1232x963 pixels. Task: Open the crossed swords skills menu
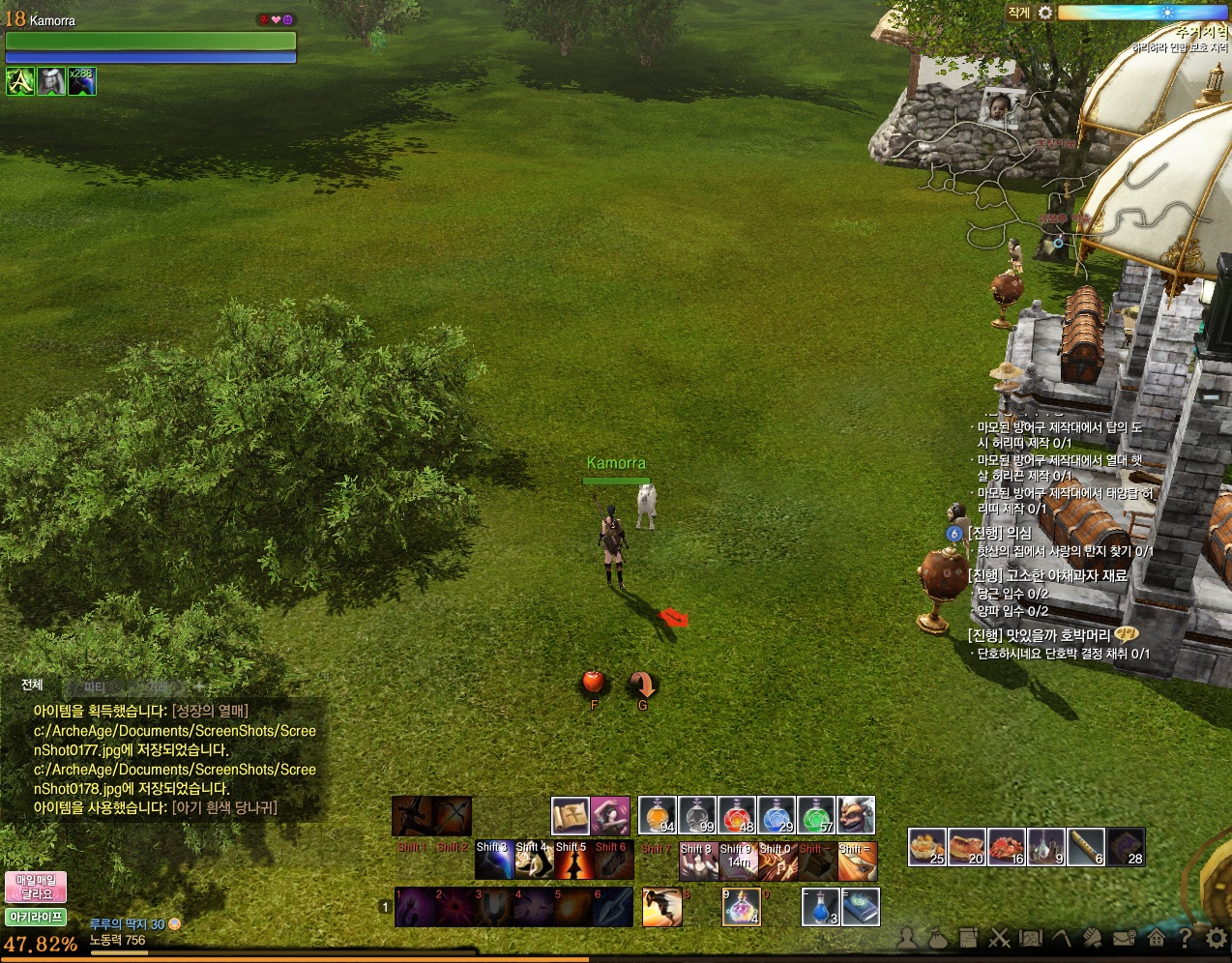(999, 937)
